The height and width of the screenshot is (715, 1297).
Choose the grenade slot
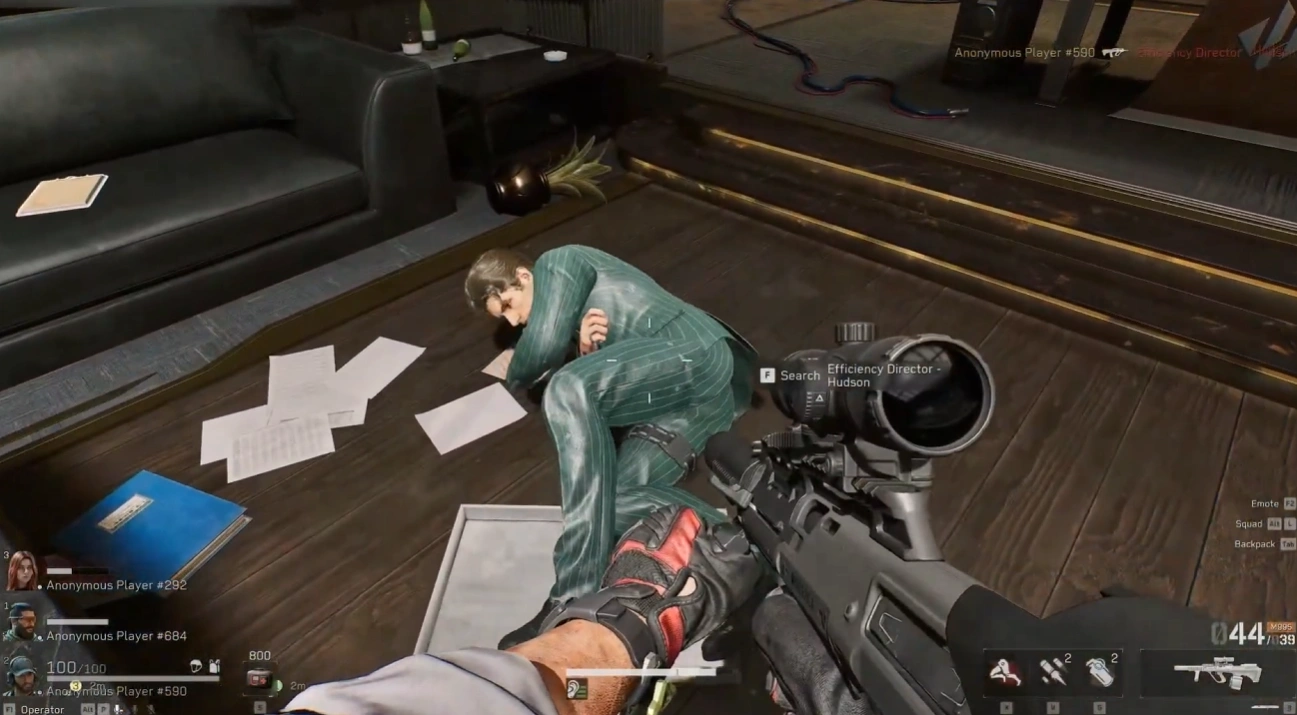click(1098, 671)
